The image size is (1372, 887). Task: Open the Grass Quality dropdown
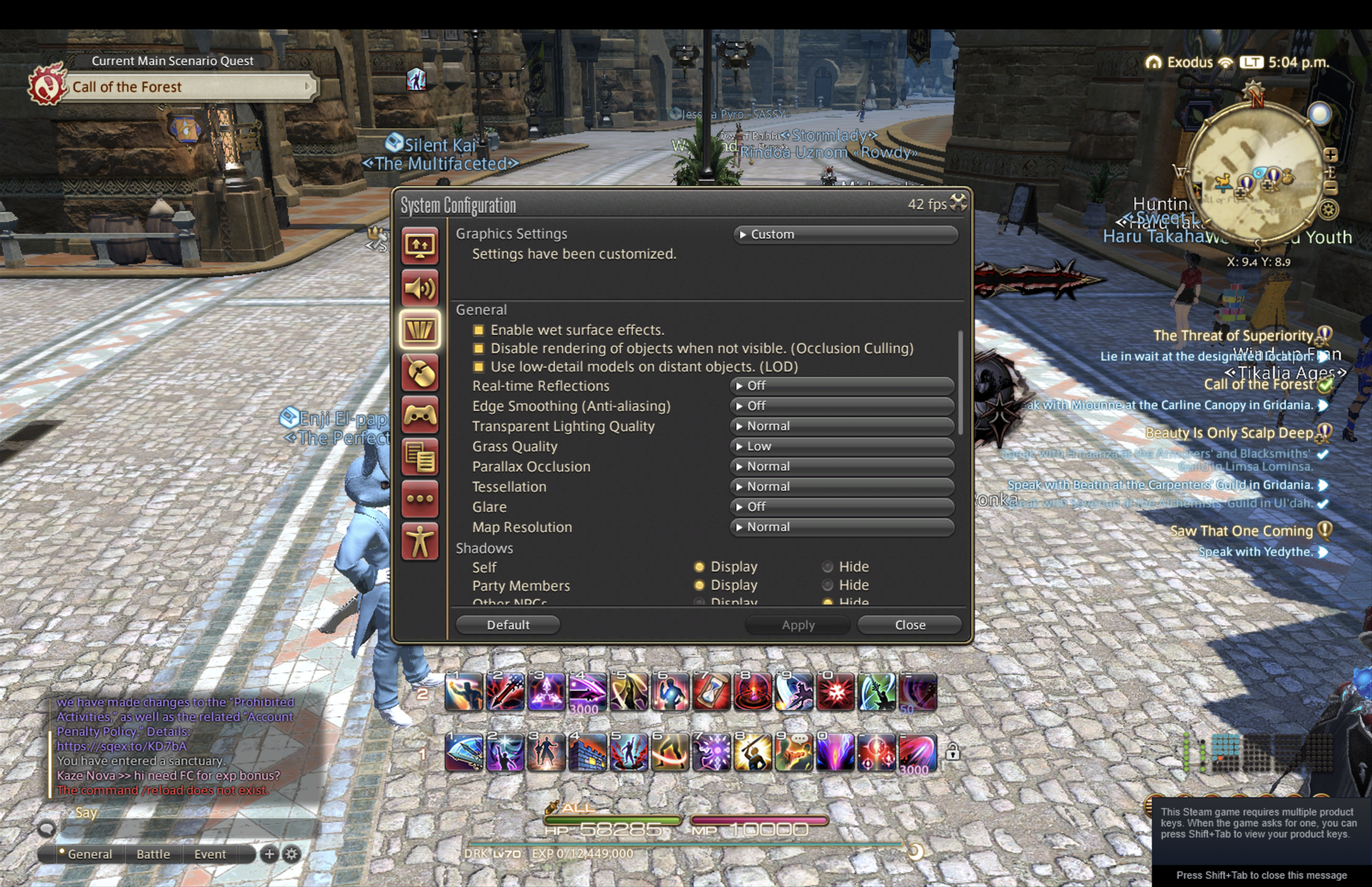(842, 447)
